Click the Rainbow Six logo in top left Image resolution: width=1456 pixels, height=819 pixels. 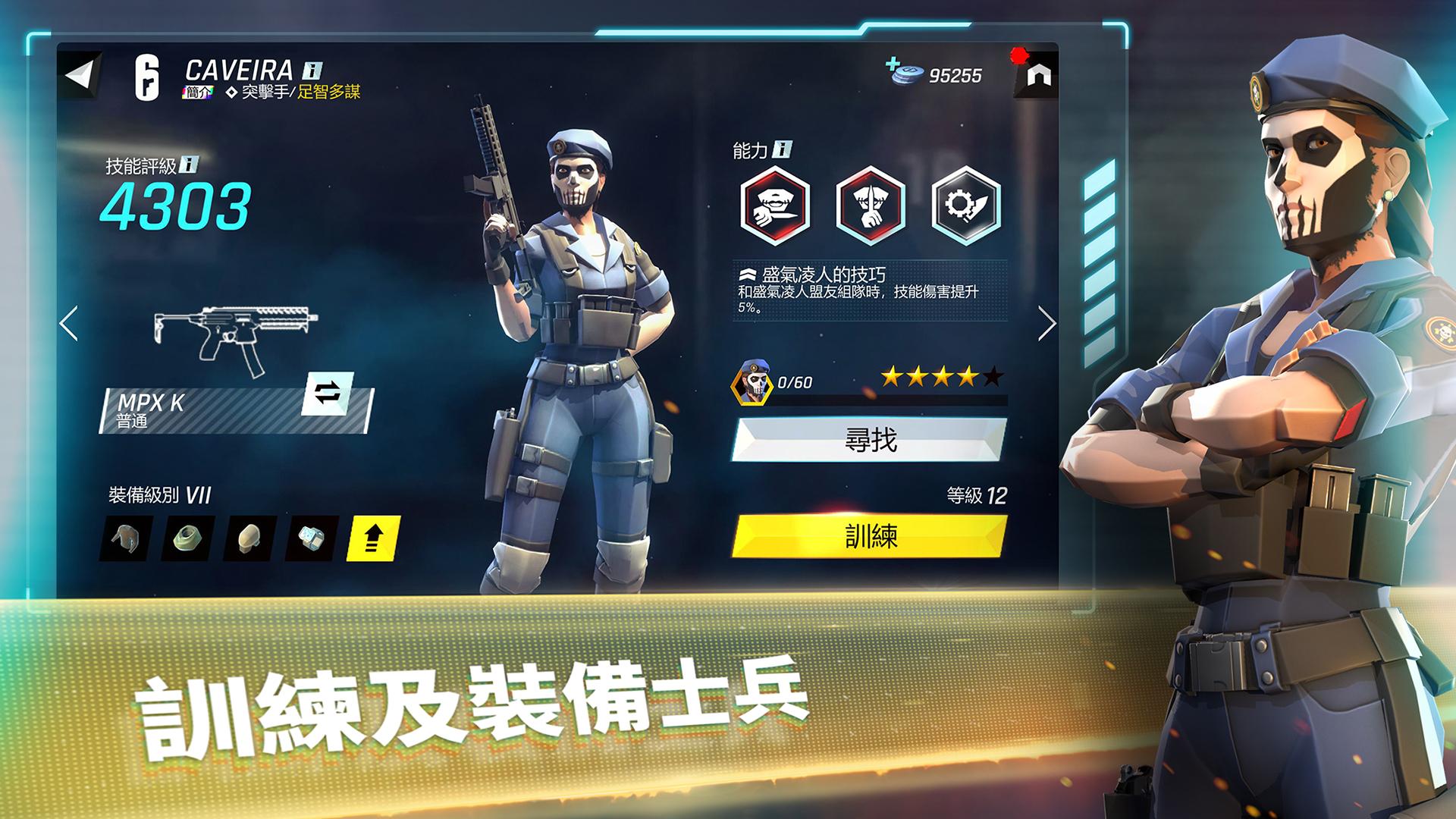(149, 77)
